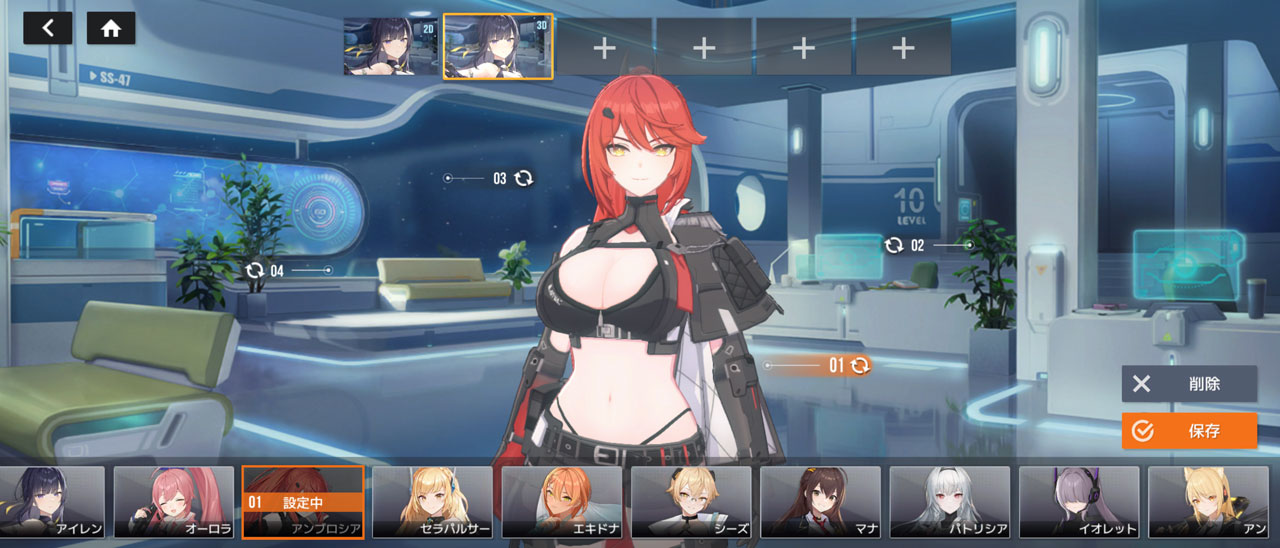Viewport: 1280px width, 548px height.
Task: Choose character オーロラ from the roster
Action: click(x=174, y=502)
